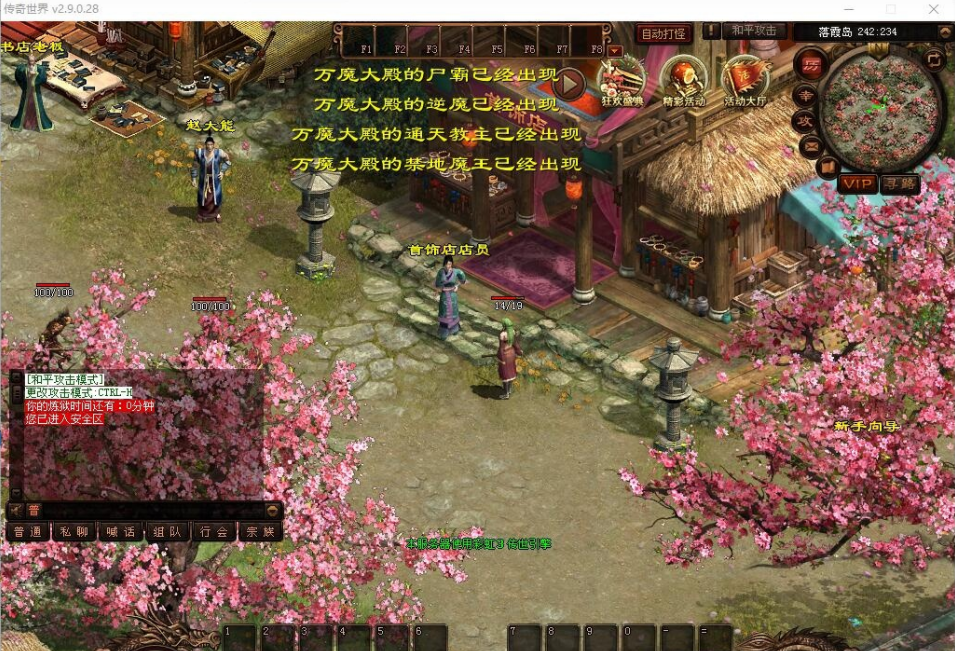955x651 pixels.
Task: Change the 和平攻击 attack mode
Action: (754, 31)
